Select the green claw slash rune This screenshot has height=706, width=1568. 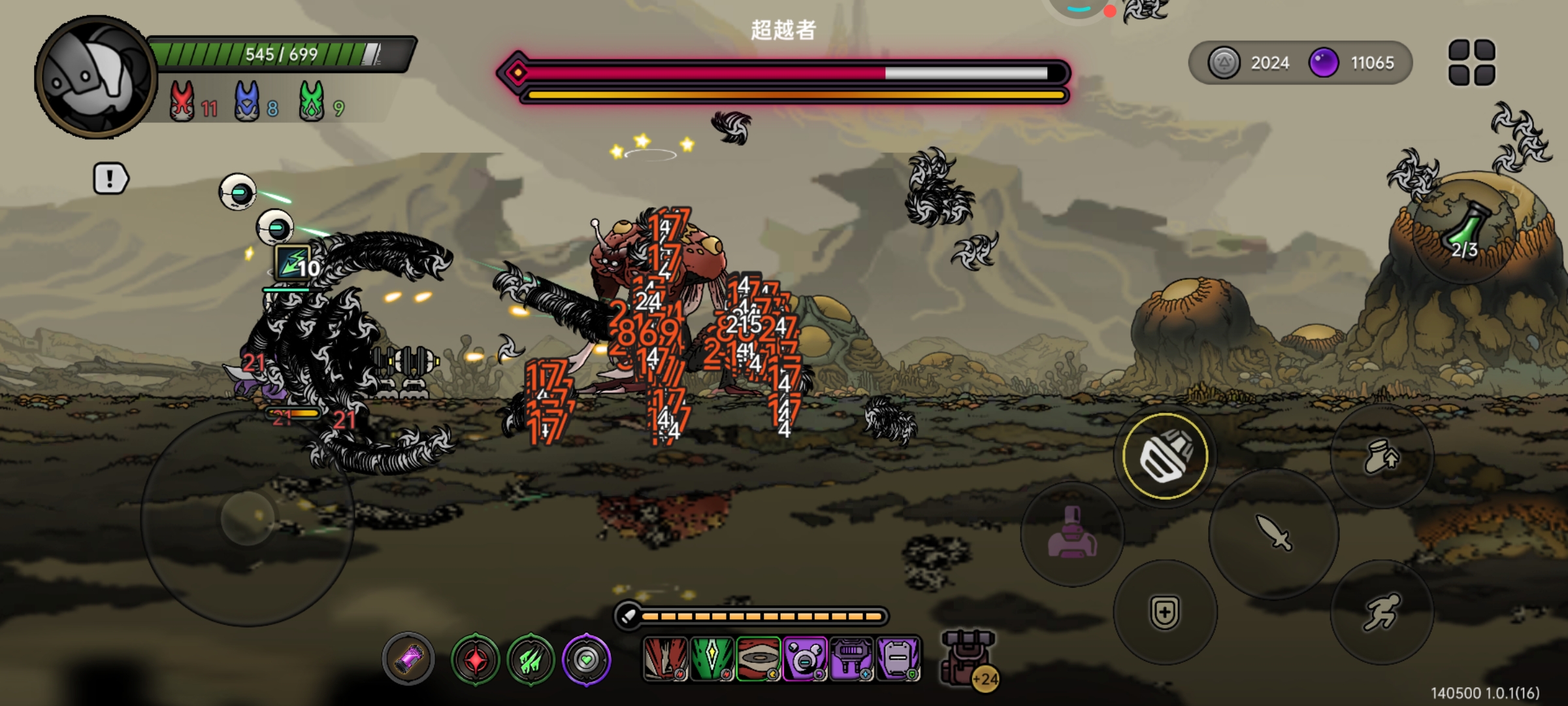coord(531,660)
